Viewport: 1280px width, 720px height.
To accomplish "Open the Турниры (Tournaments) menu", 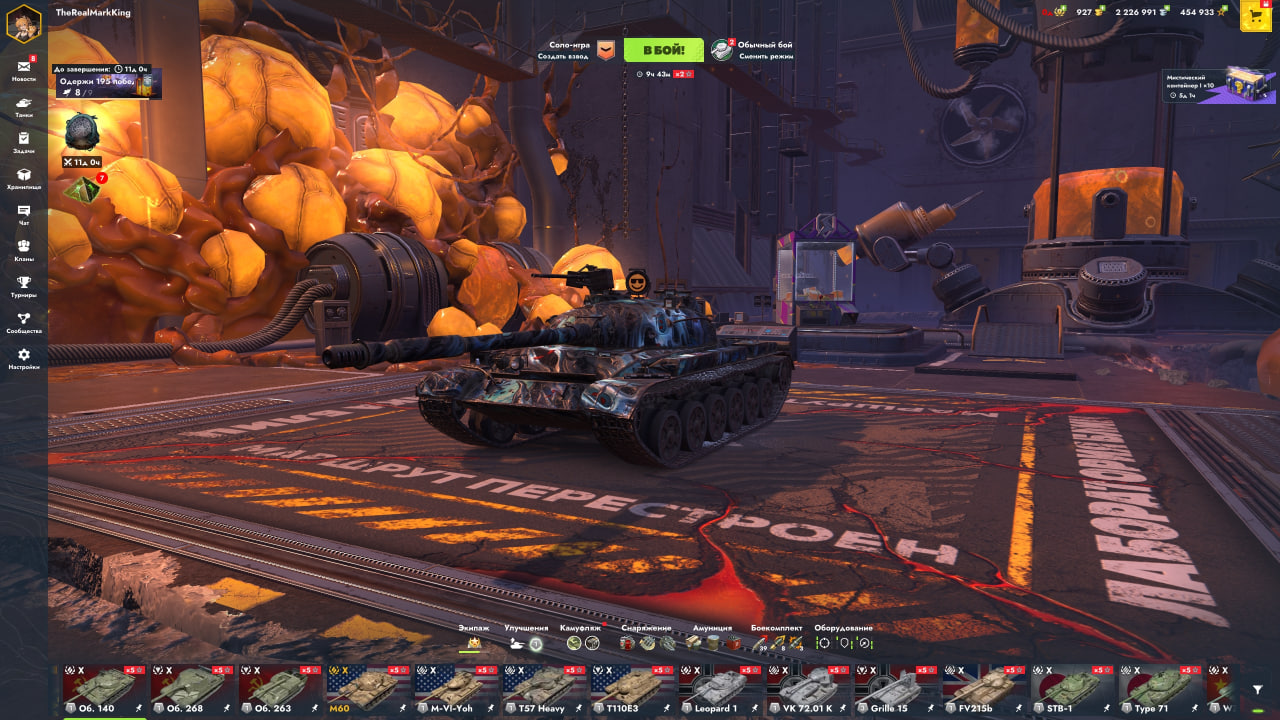I will pyautogui.click(x=24, y=286).
